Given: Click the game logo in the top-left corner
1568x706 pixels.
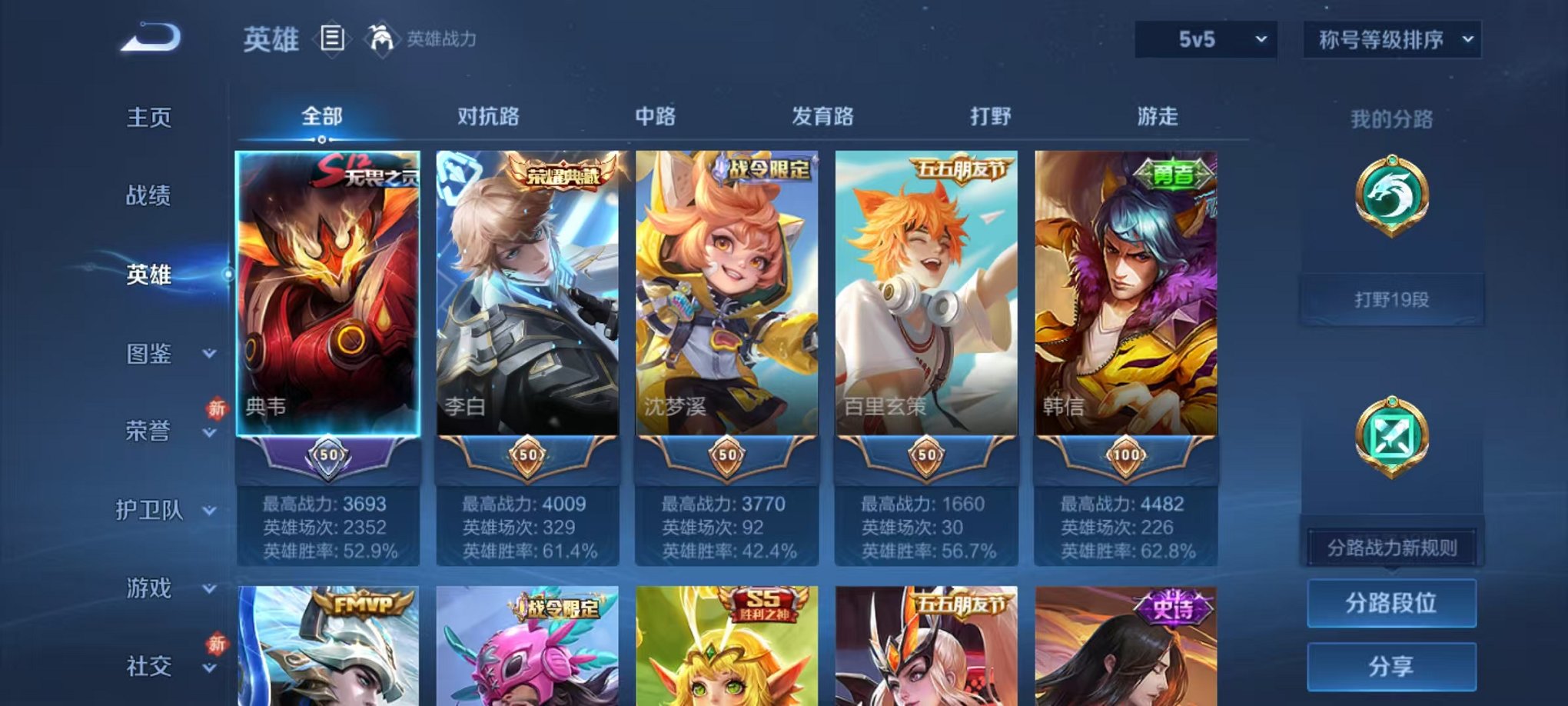Looking at the screenshot, I should (x=148, y=36).
